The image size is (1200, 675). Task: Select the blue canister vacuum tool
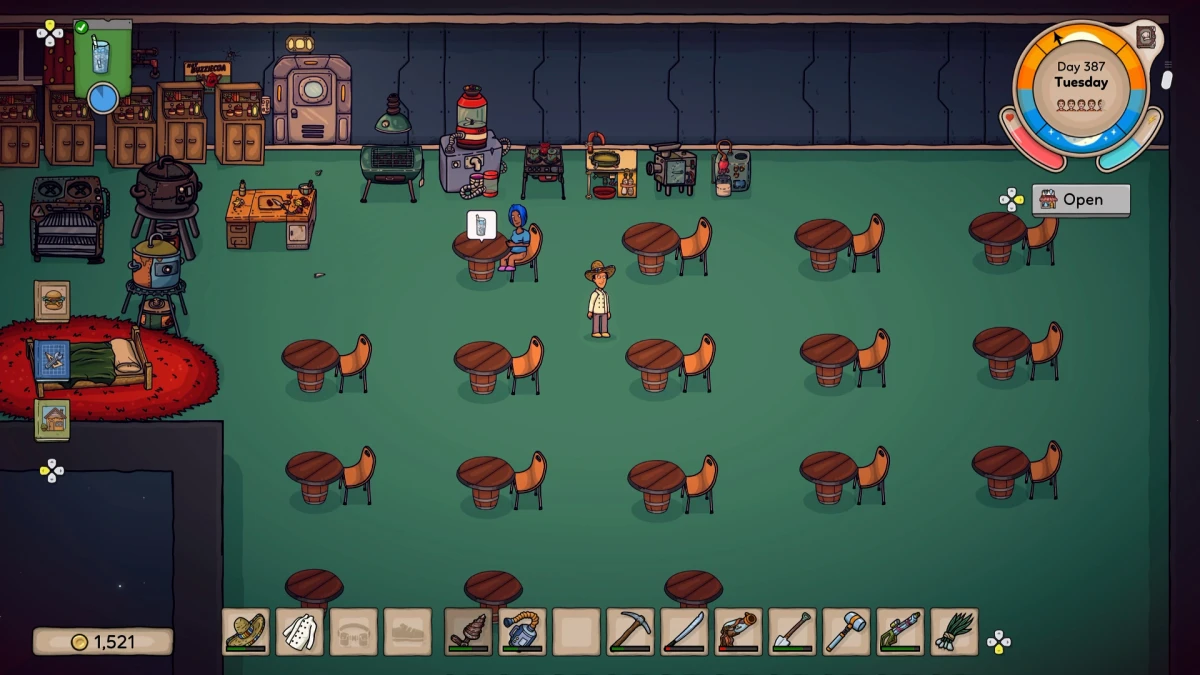click(x=522, y=632)
